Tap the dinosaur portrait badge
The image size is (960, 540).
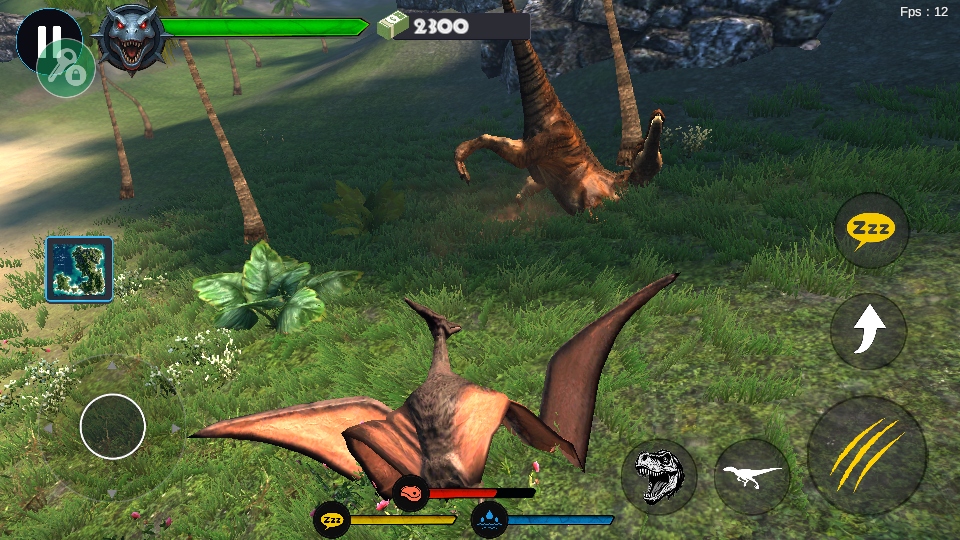coord(133,38)
